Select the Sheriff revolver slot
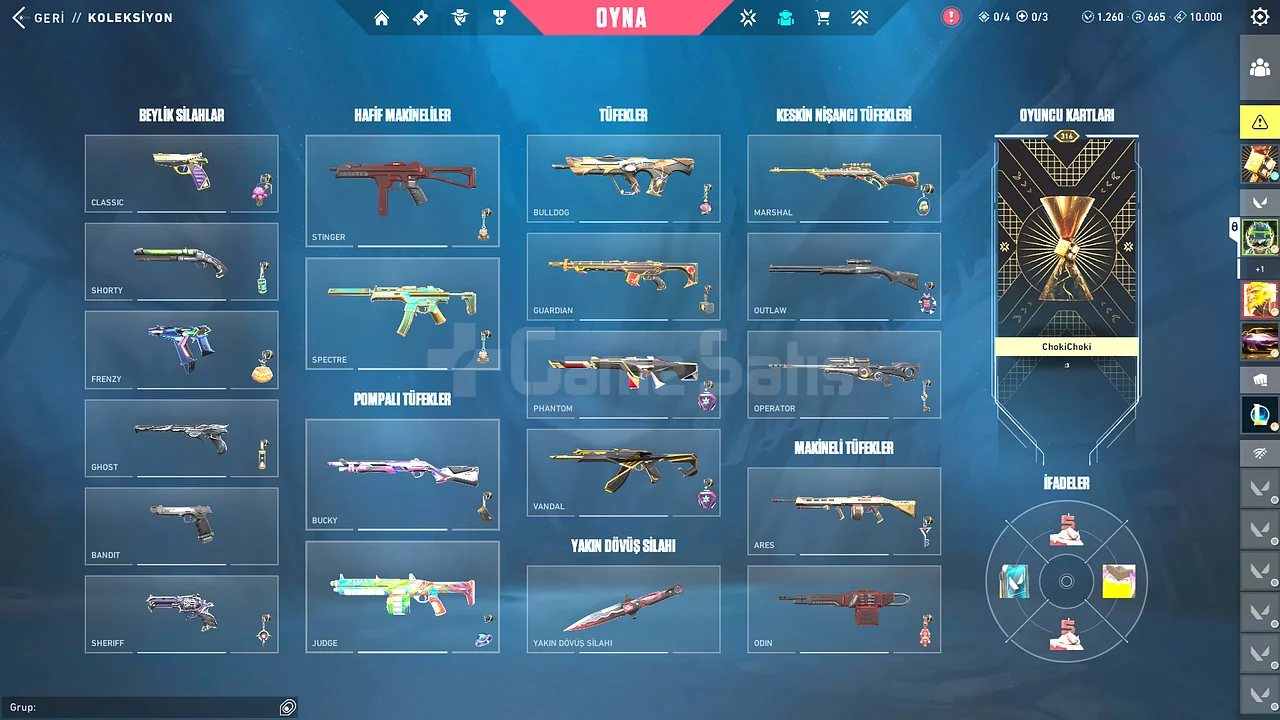The width and height of the screenshot is (1280, 720). [181, 614]
